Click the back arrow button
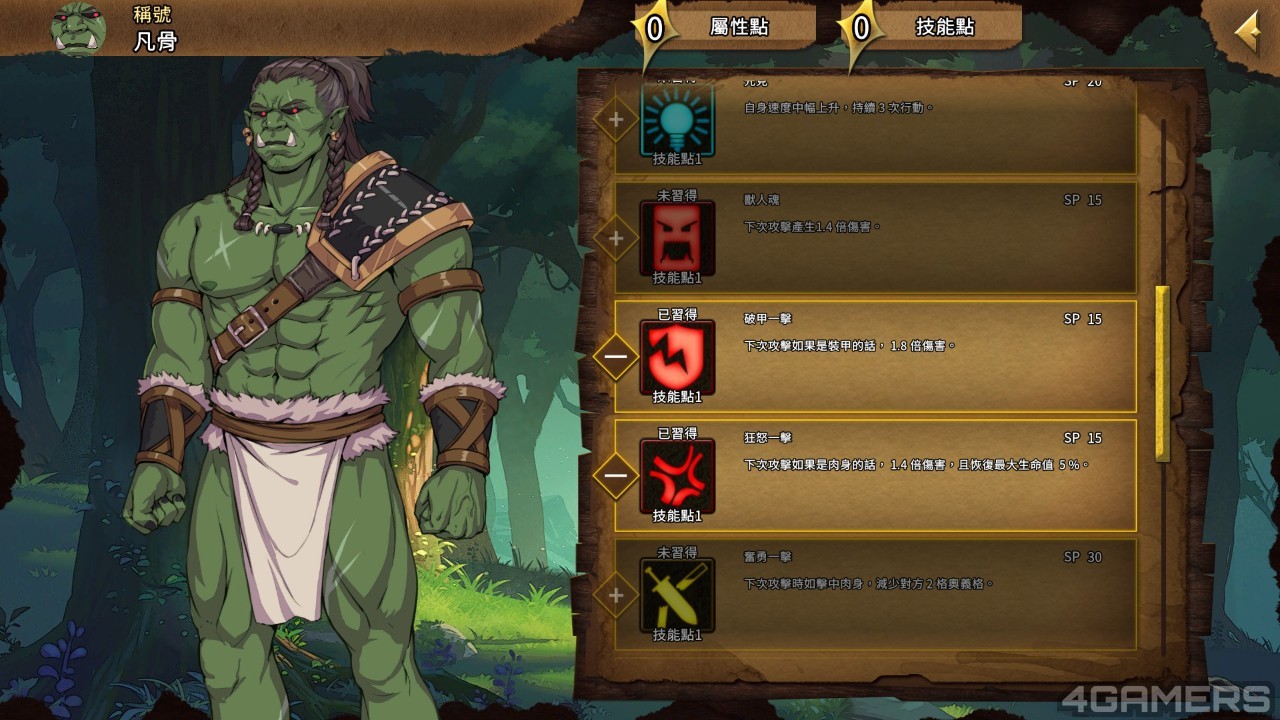The width and height of the screenshot is (1280, 720). click(1247, 34)
